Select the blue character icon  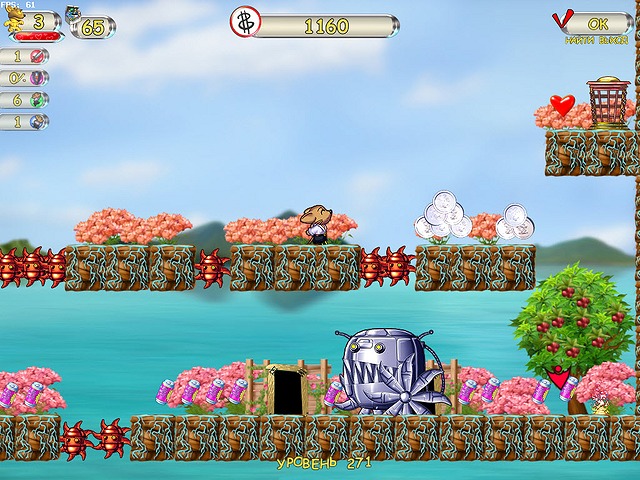pyautogui.click(x=38, y=122)
